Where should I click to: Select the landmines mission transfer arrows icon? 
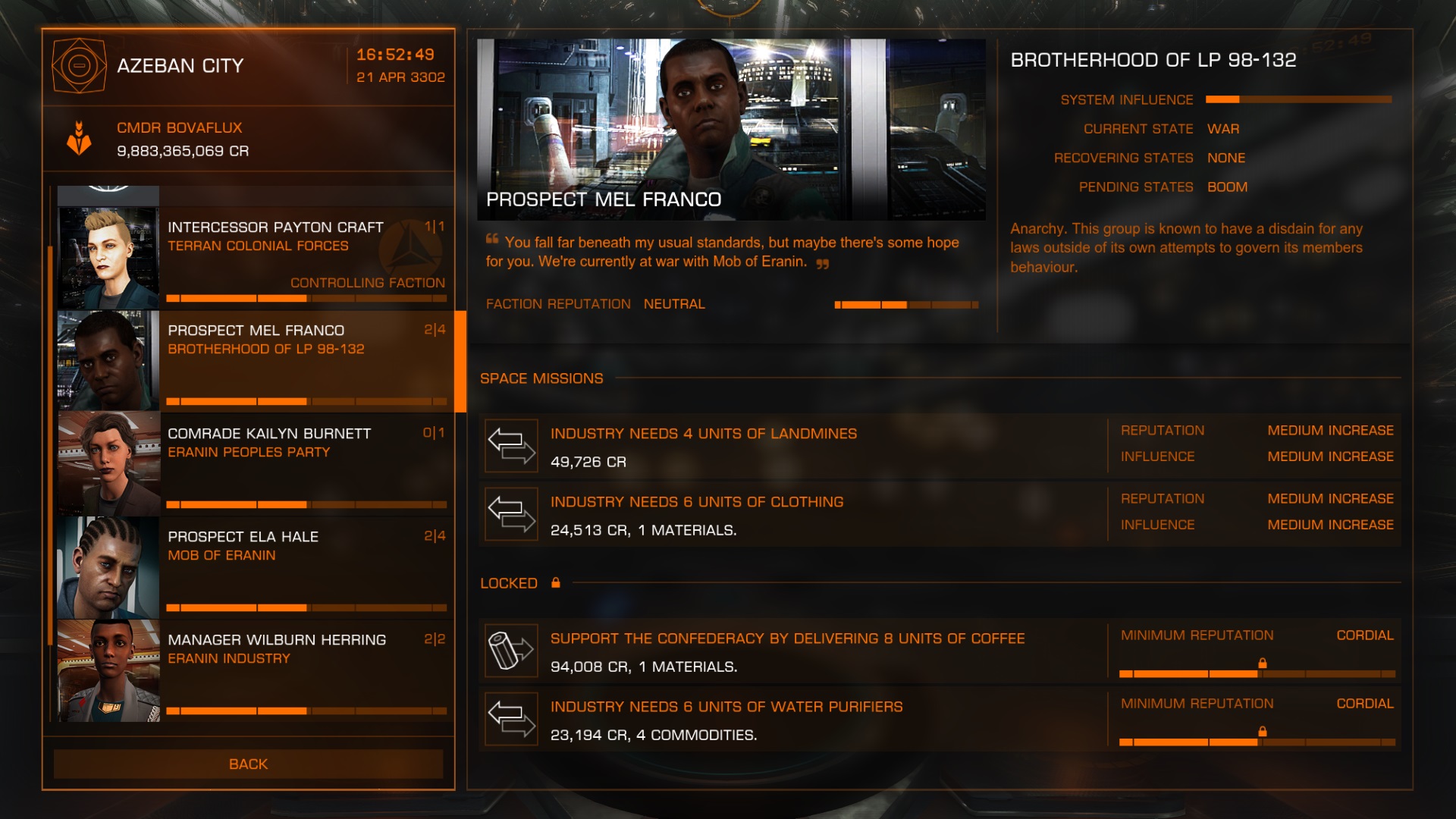(512, 447)
